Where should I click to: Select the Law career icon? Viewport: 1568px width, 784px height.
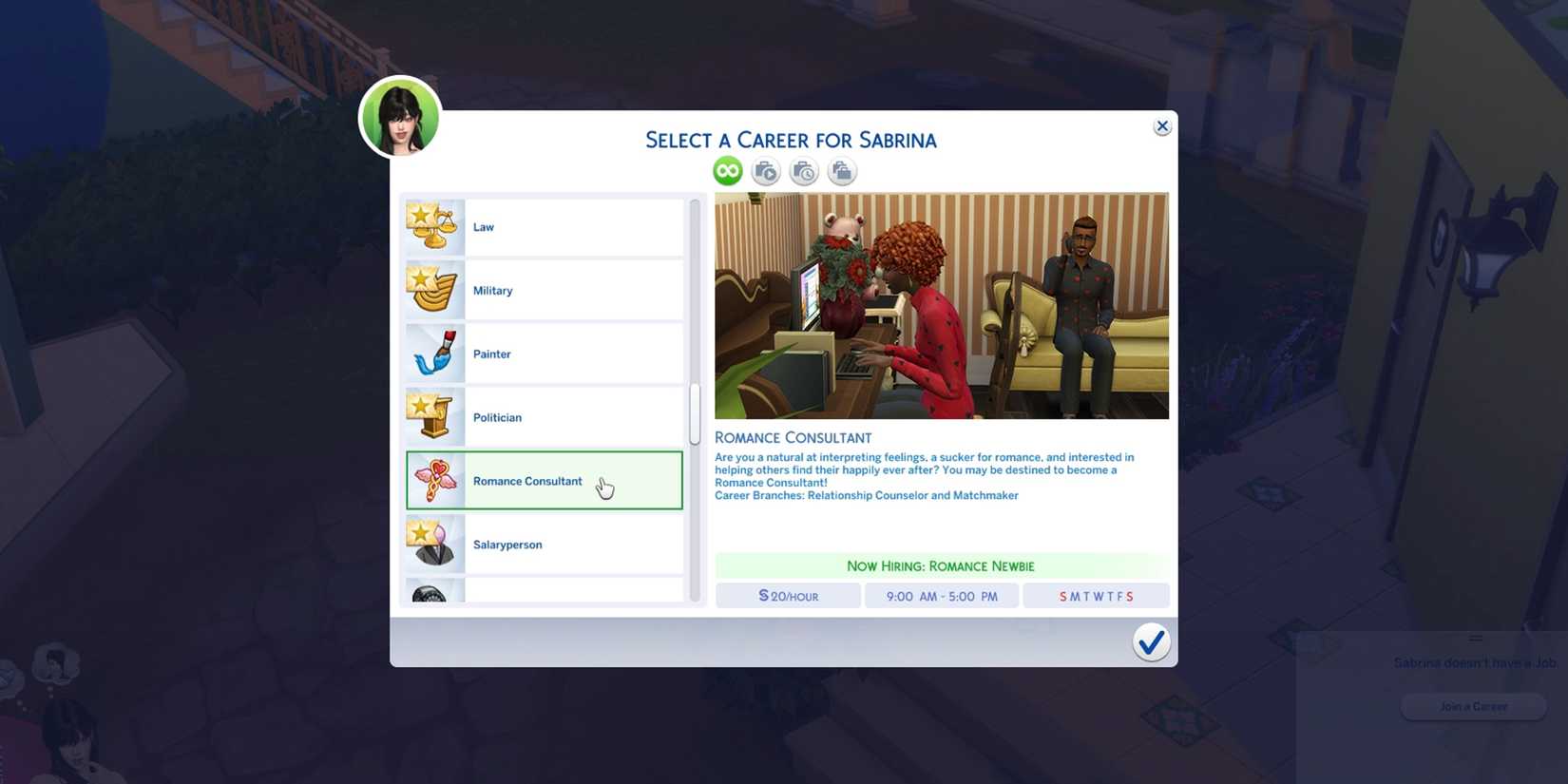click(434, 226)
